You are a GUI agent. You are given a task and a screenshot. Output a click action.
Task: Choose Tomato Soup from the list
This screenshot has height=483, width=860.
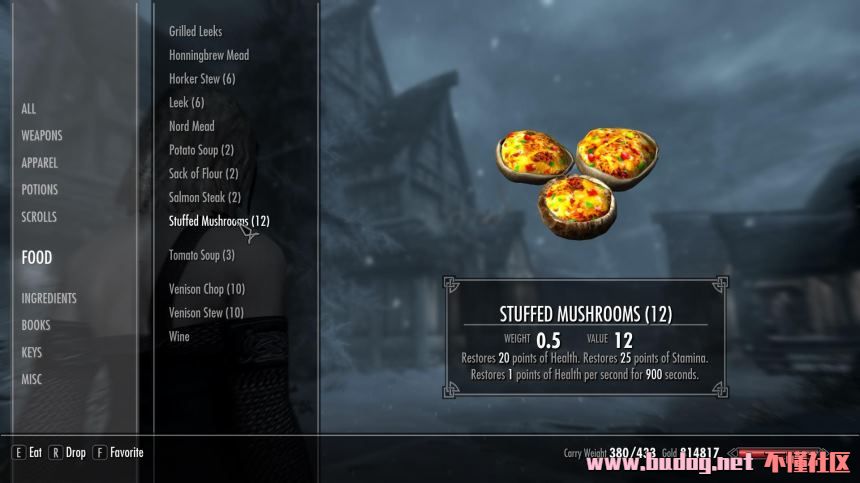(x=202, y=256)
